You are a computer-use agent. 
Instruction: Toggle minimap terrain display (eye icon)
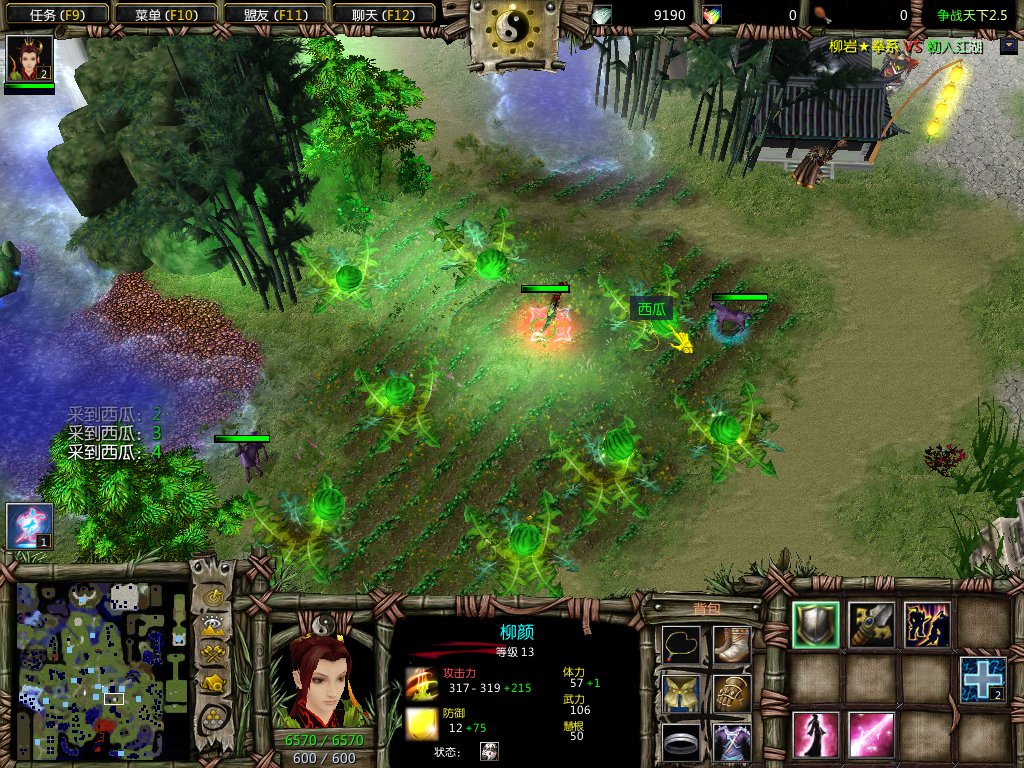213,627
